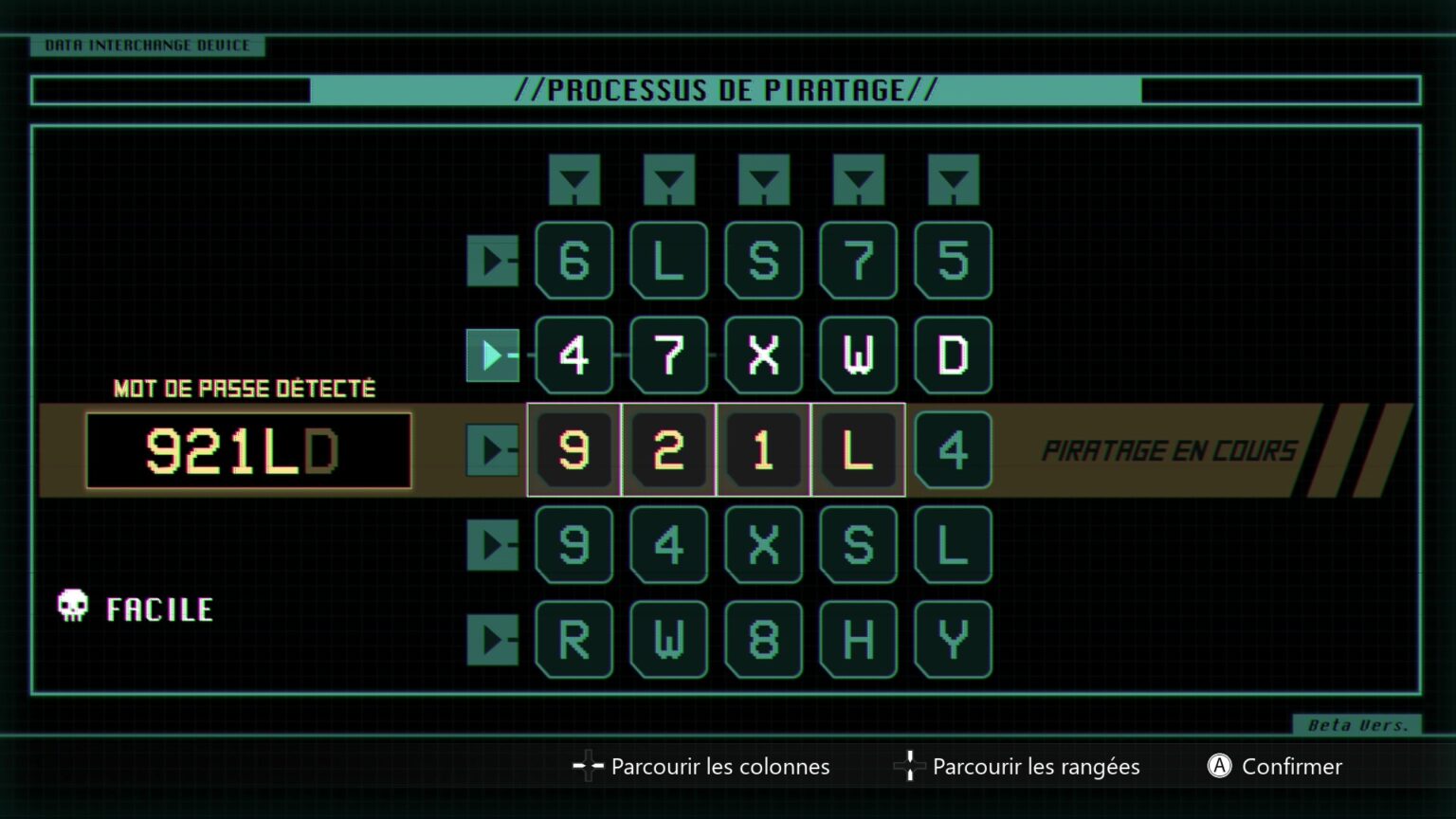Select the highlighted arrow for row 4-7-X-W-D

pyautogui.click(x=492, y=355)
